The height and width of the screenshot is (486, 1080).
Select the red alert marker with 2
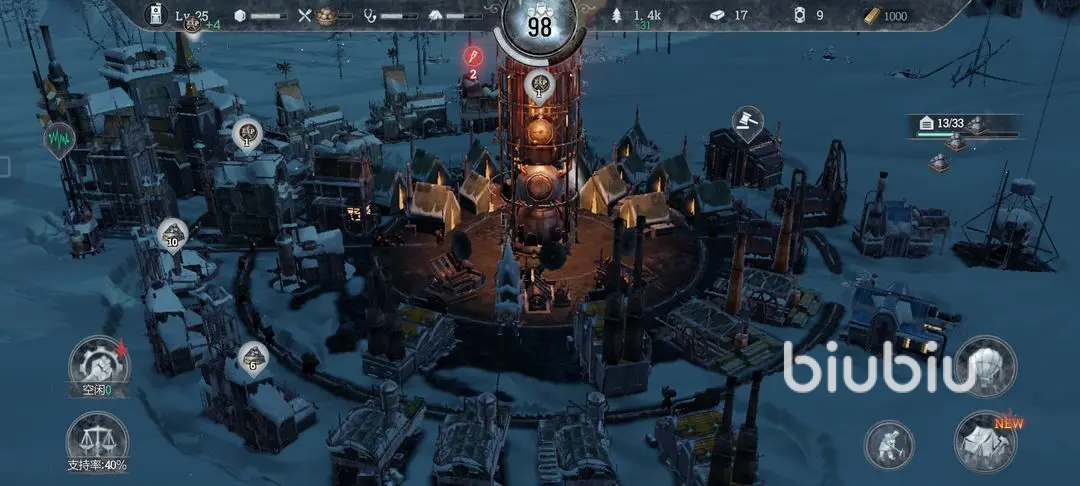click(472, 56)
